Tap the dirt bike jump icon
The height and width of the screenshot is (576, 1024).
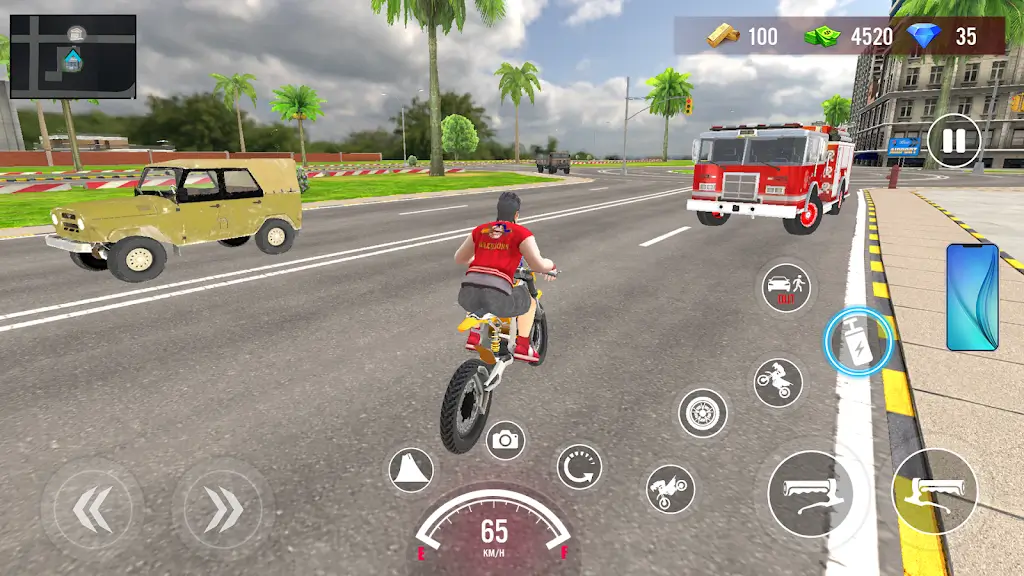tap(778, 382)
